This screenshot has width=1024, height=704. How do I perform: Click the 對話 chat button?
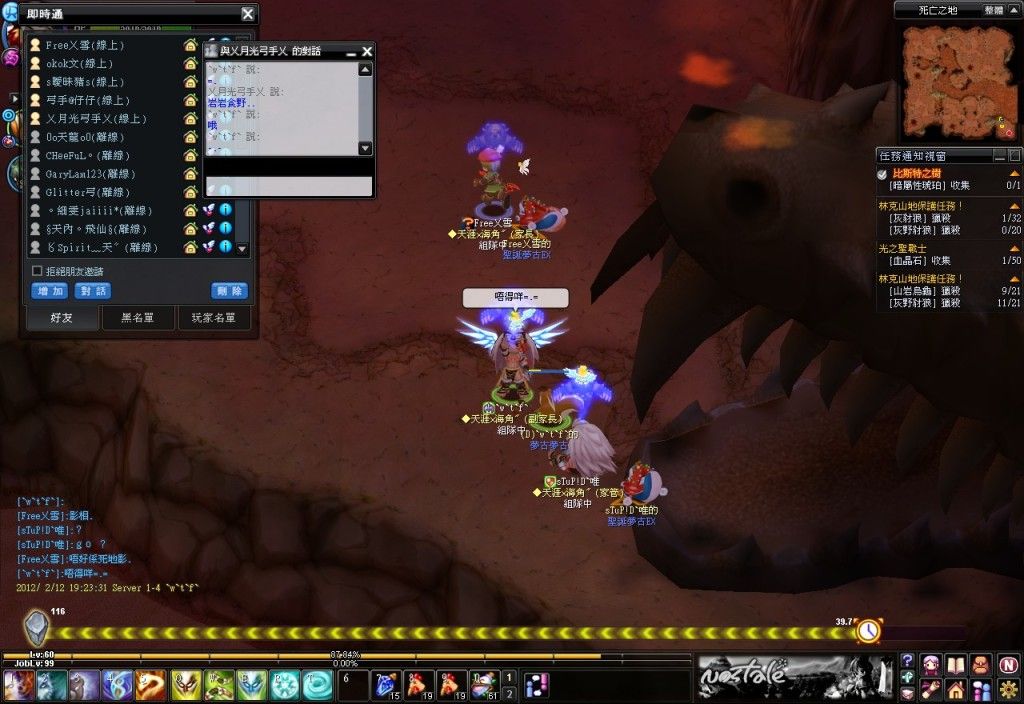pos(93,291)
